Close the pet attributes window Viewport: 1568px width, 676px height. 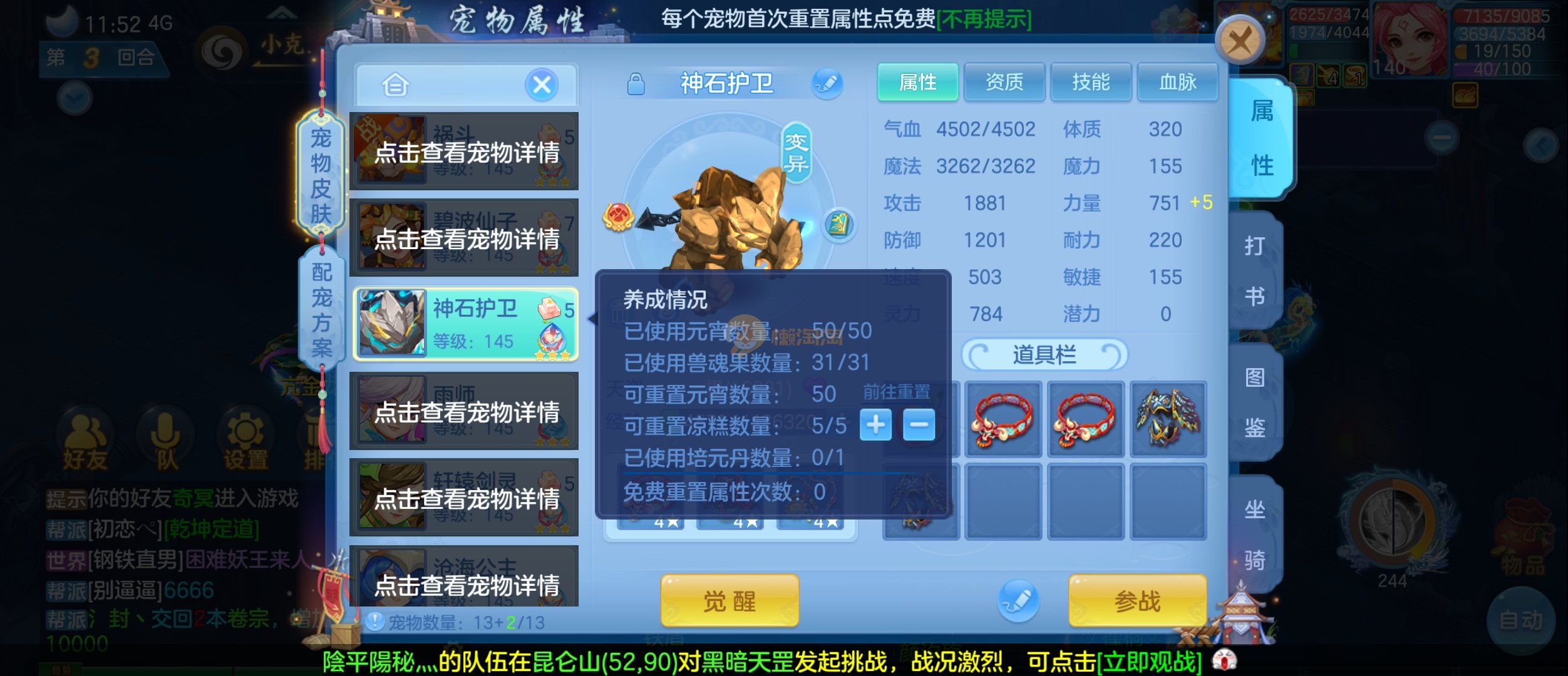(1240, 41)
